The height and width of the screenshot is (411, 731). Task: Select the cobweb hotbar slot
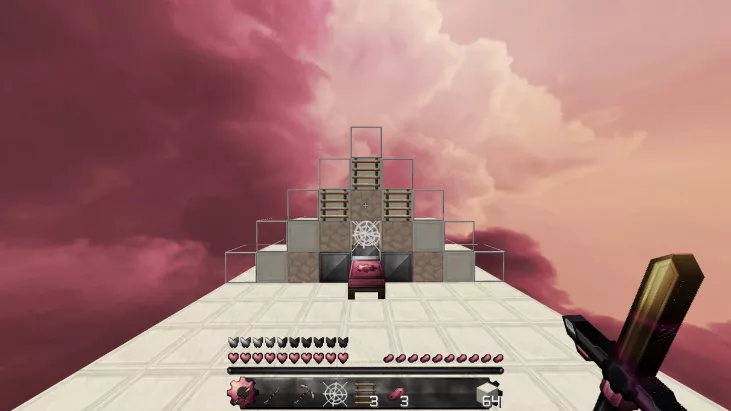335,393
